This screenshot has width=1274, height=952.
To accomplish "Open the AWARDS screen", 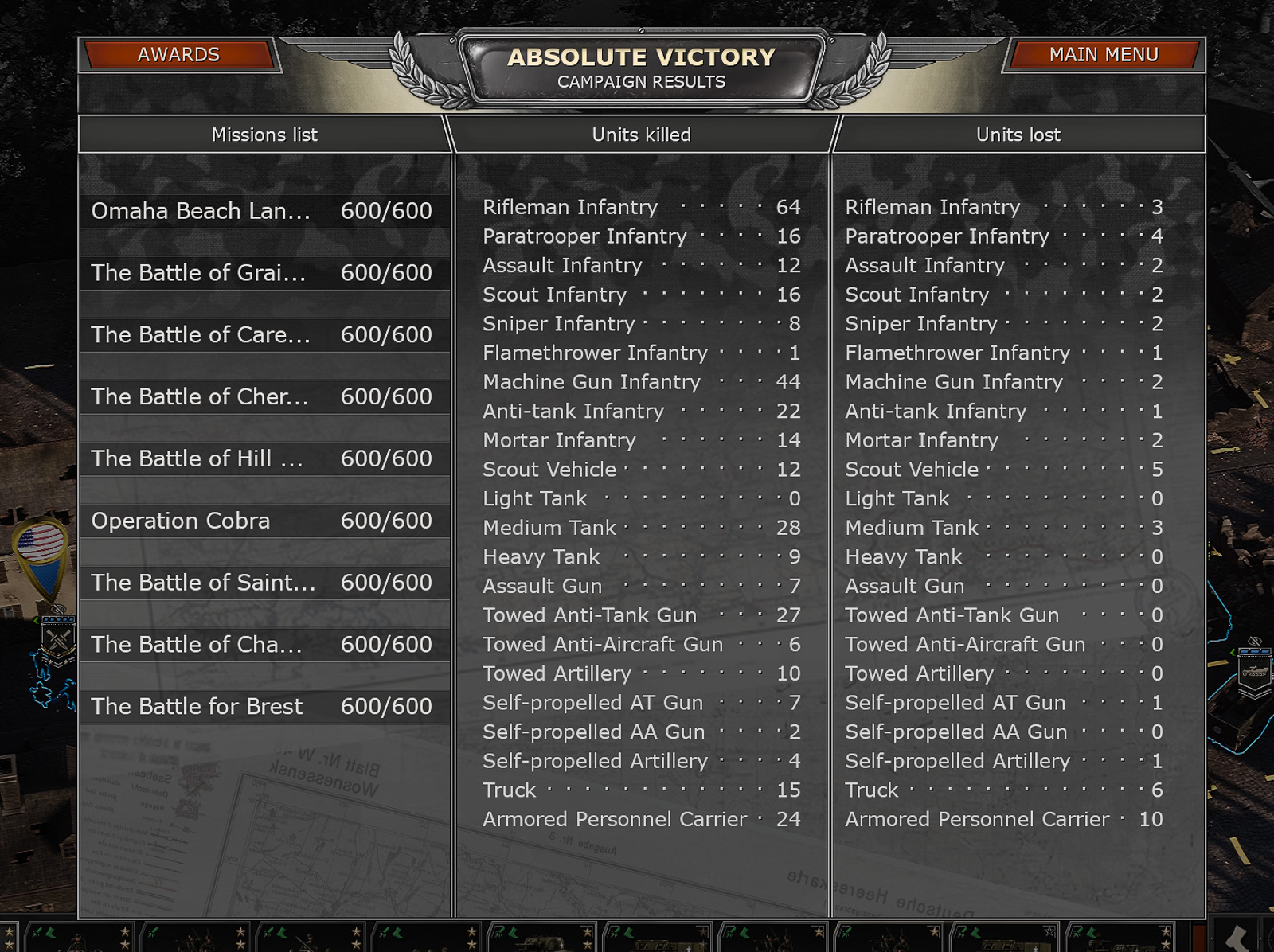I will click(178, 55).
